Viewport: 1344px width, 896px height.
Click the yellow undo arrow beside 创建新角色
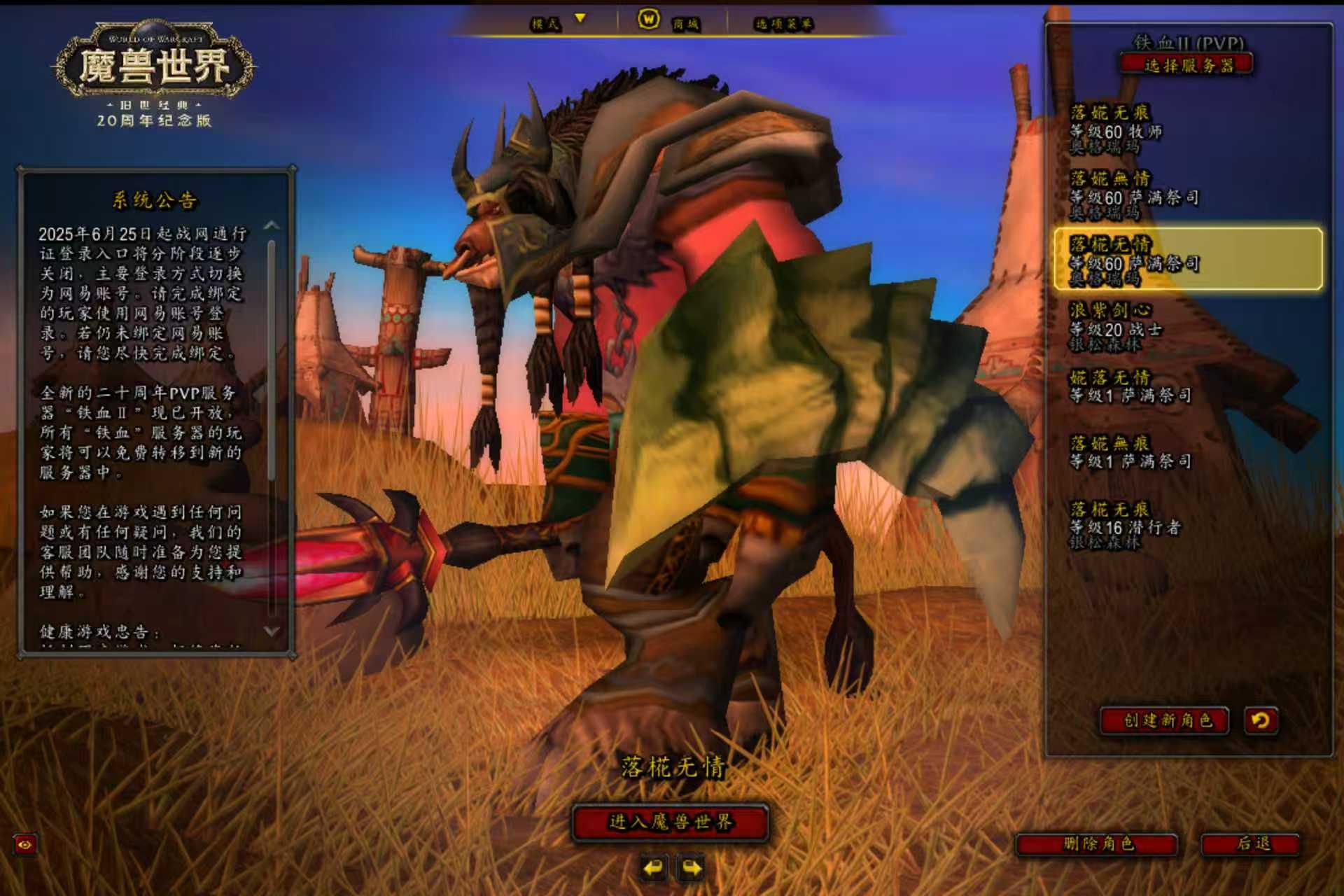[x=1261, y=720]
